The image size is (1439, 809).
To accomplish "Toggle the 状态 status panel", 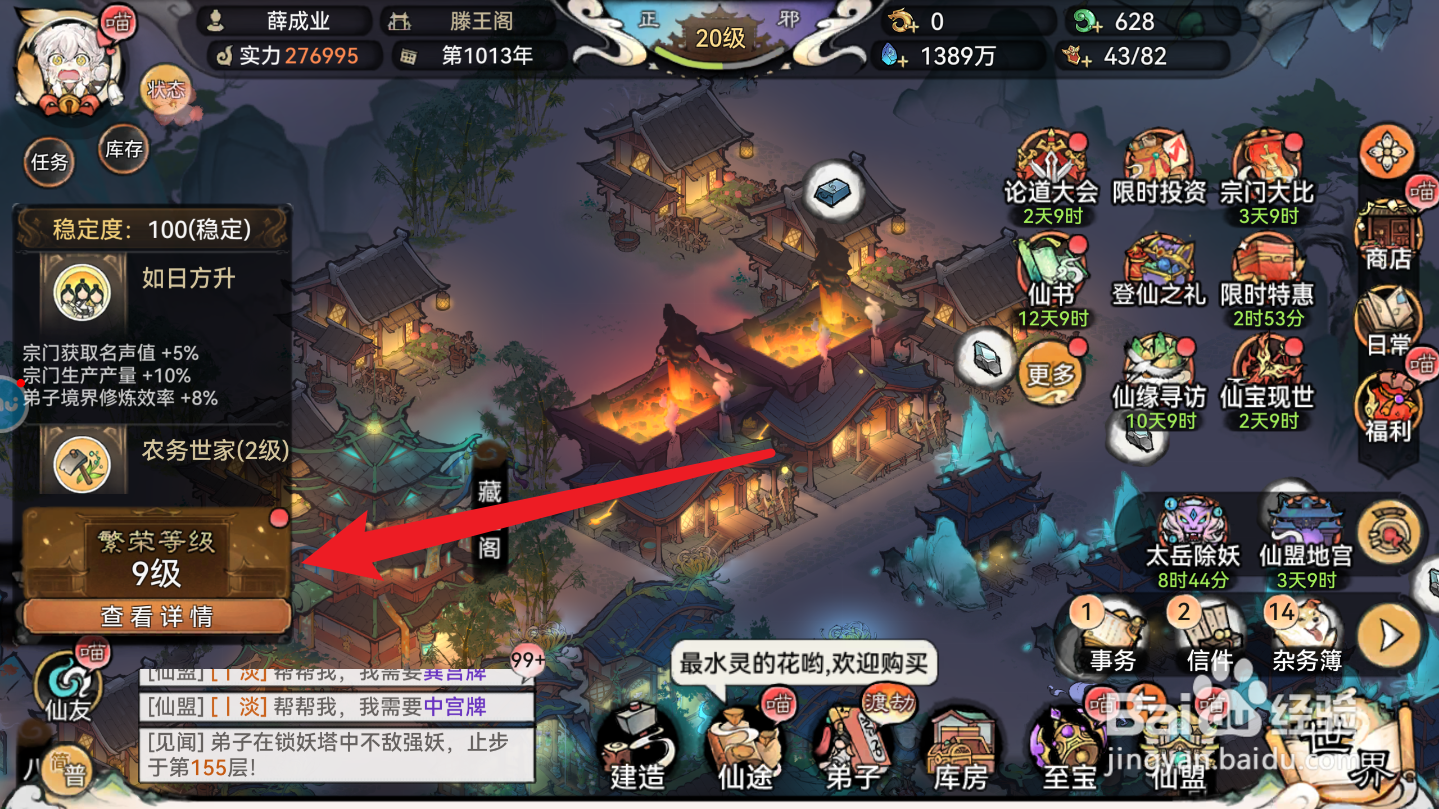I will [168, 88].
